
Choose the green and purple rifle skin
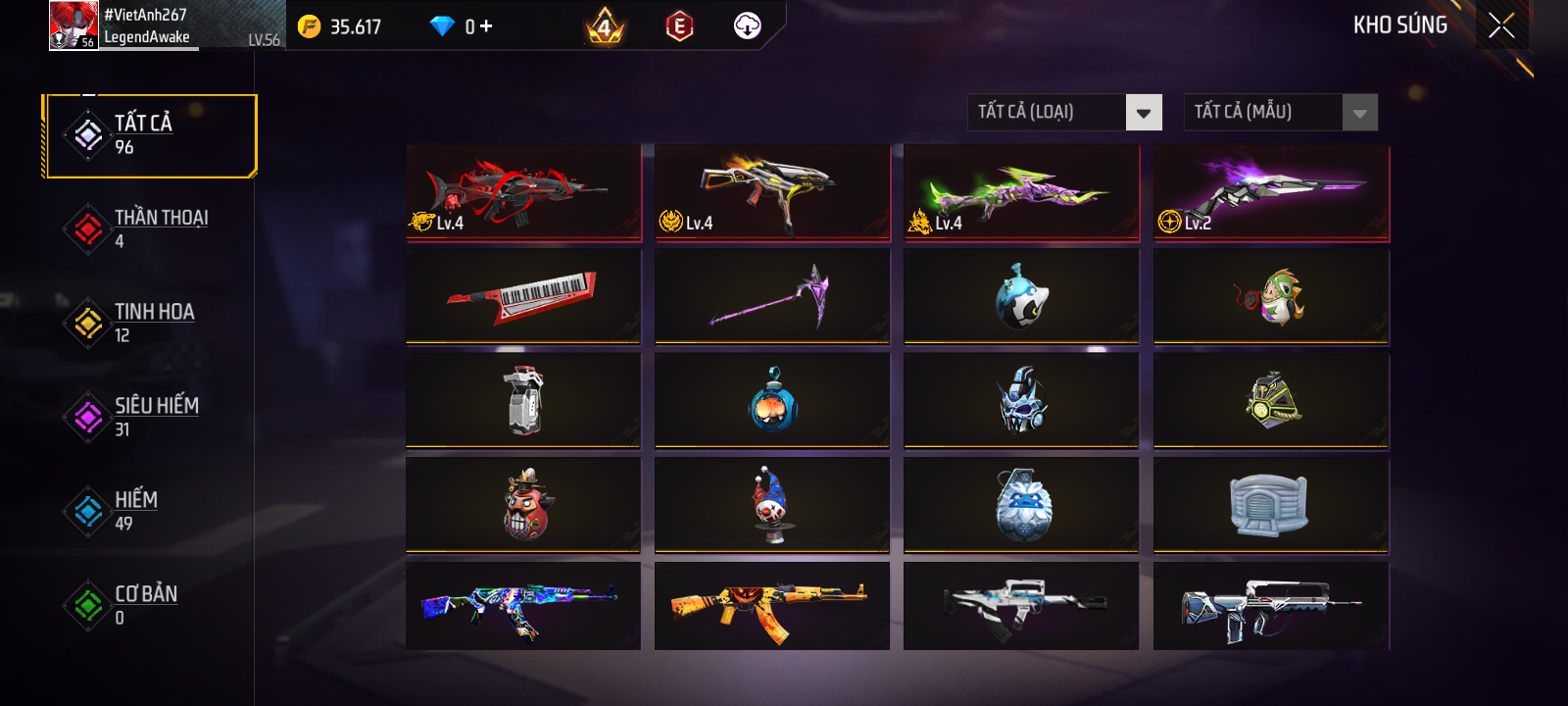(x=1021, y=192)
